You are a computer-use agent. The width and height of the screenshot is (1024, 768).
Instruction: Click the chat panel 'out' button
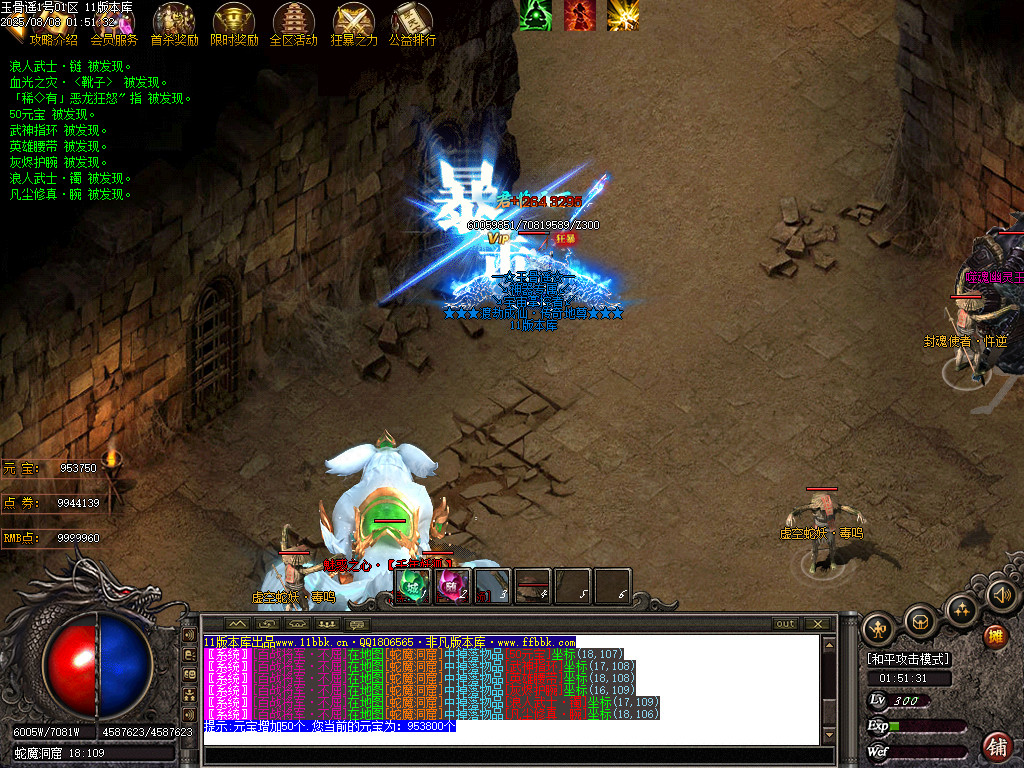click(x=786, y=624)
